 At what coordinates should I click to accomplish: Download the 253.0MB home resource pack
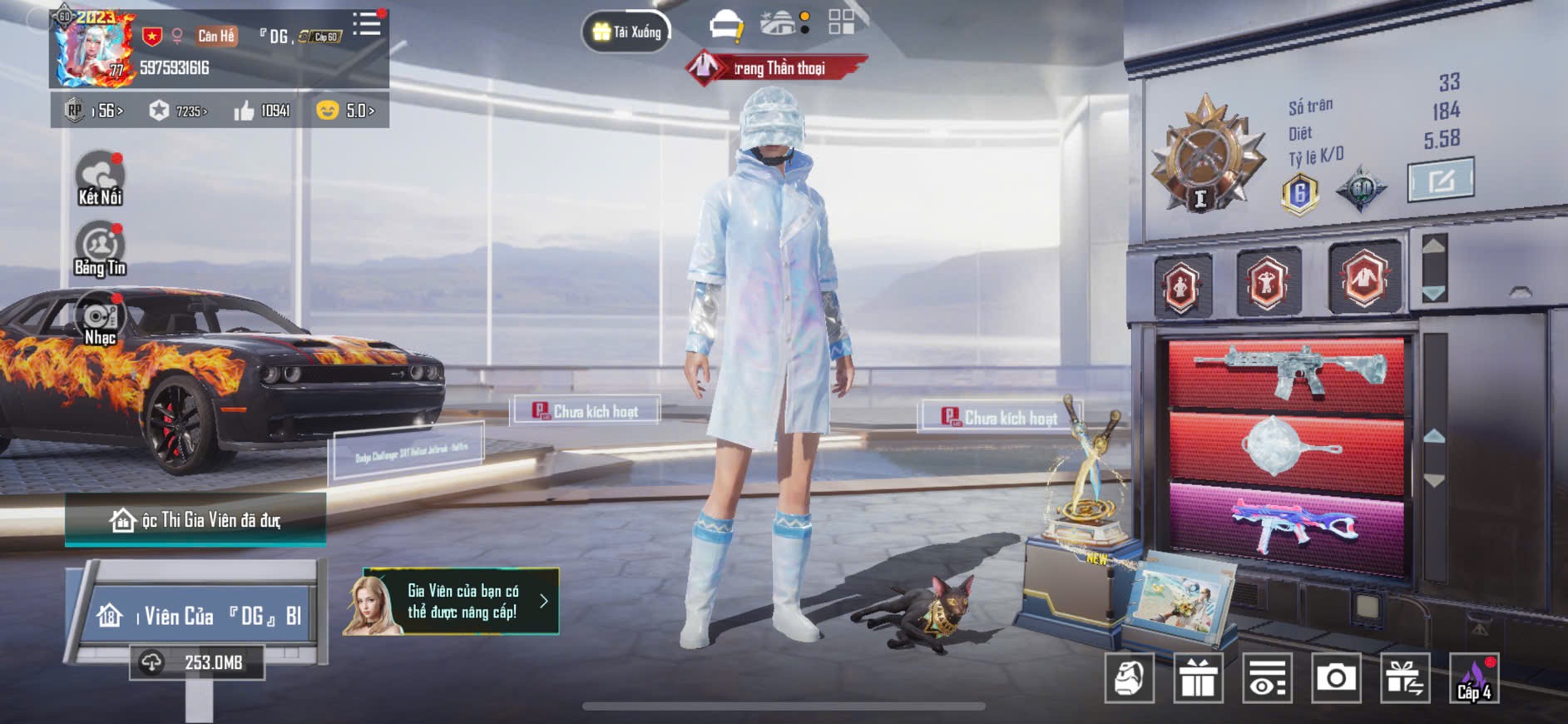click(198, 662)
